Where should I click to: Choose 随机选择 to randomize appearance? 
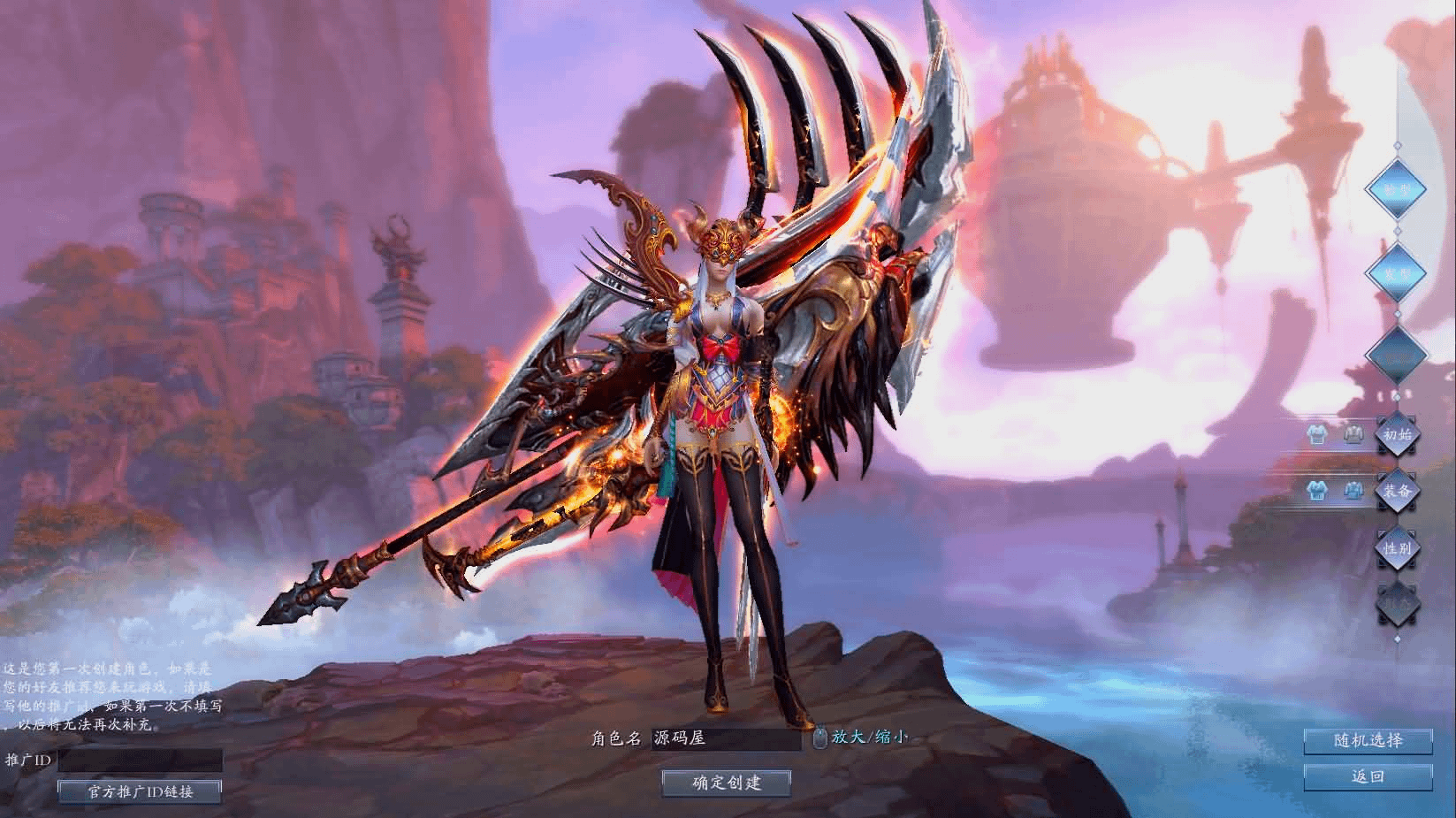coord(1368,741)
